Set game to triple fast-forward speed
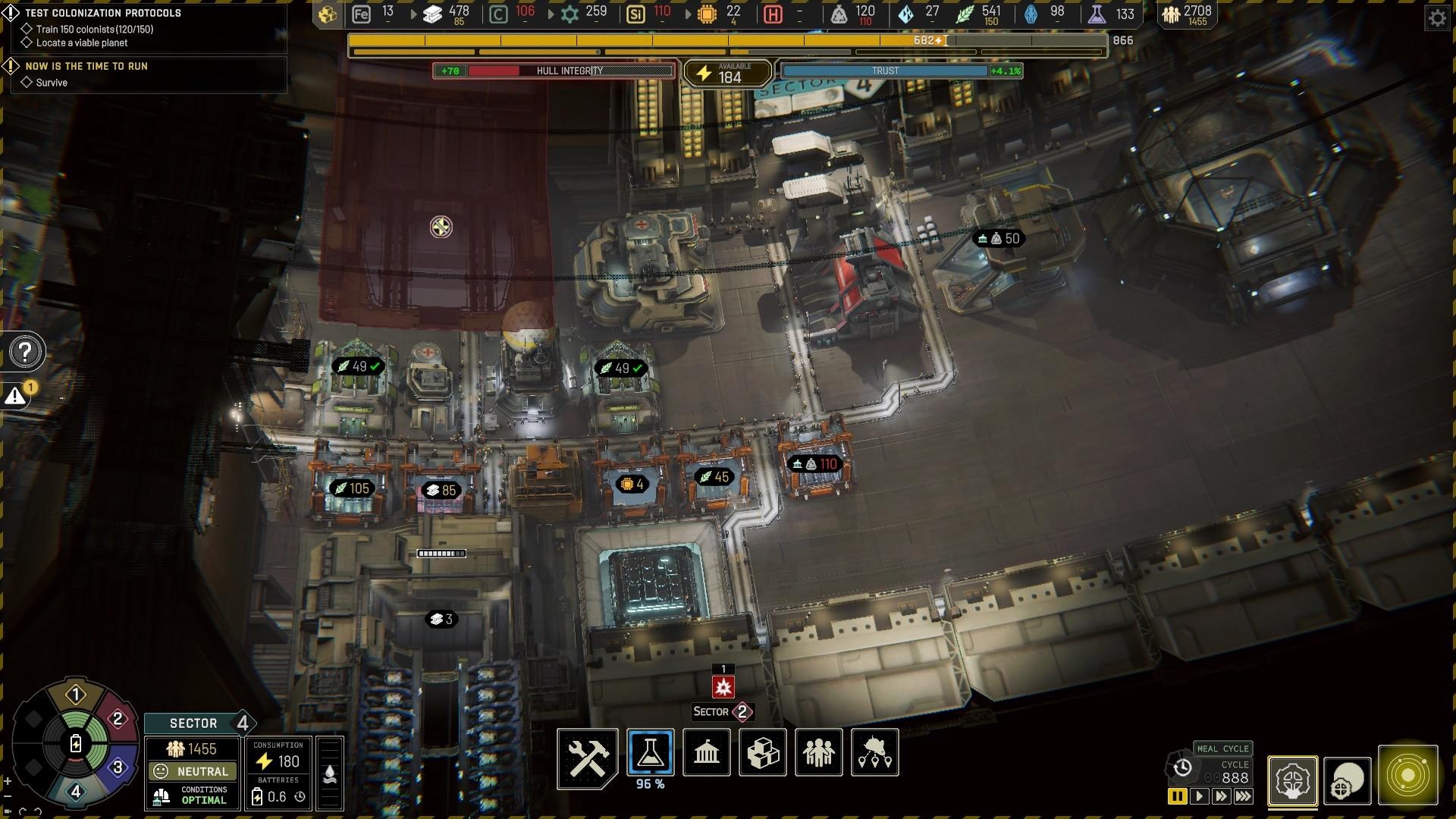1456x819 pixels. pos(1243,796)
